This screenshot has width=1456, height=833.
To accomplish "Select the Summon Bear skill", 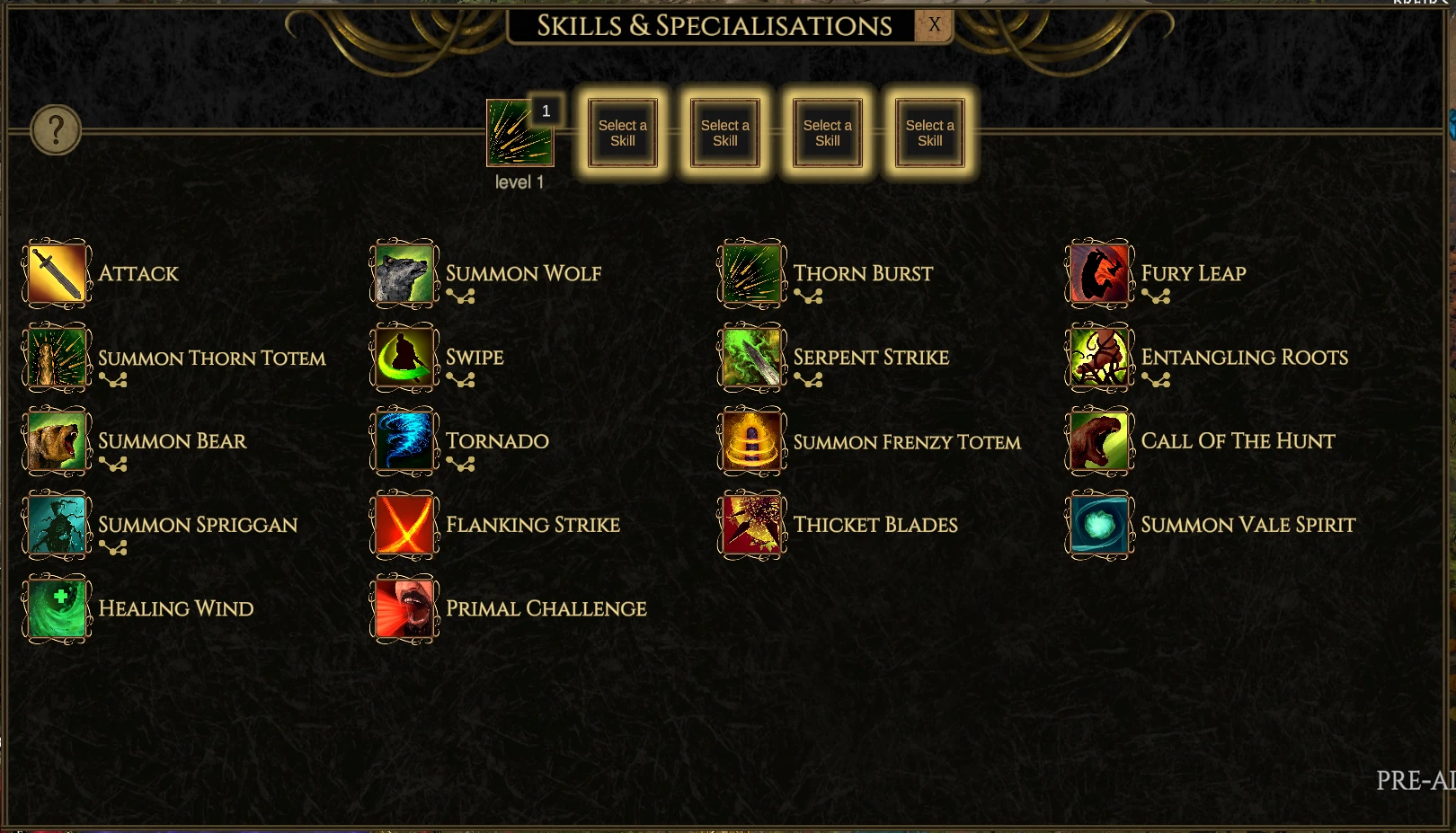I will click(x=56, y=440).
